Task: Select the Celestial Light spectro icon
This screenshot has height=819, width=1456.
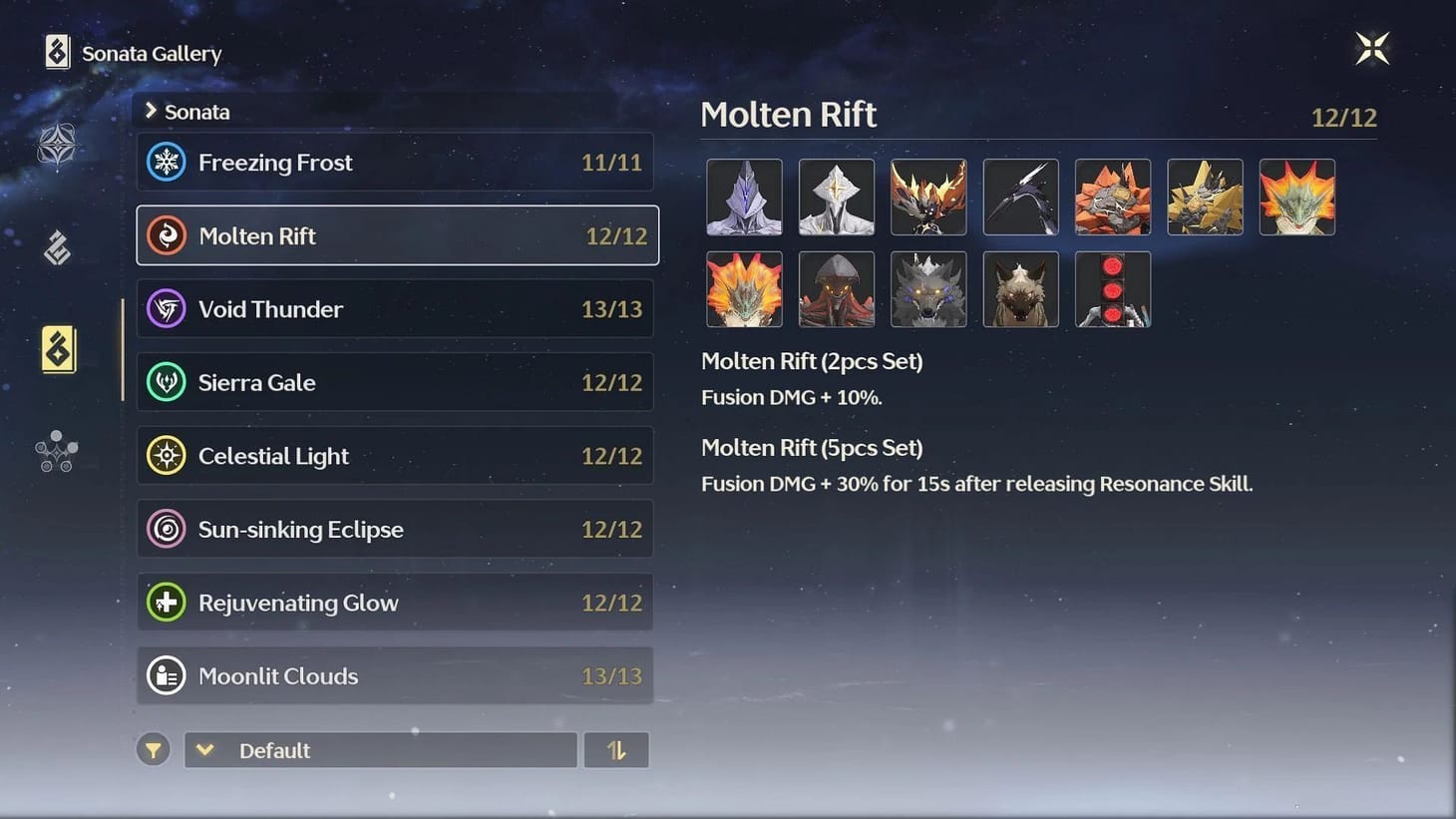Action: click(166, 455)
